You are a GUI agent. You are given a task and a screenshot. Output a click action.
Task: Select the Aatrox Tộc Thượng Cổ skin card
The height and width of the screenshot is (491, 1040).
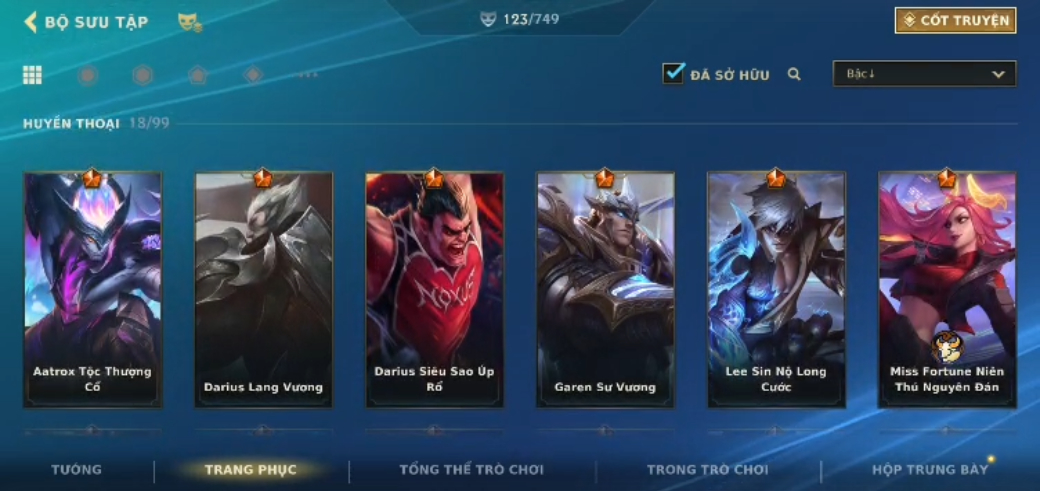point(93,290)
